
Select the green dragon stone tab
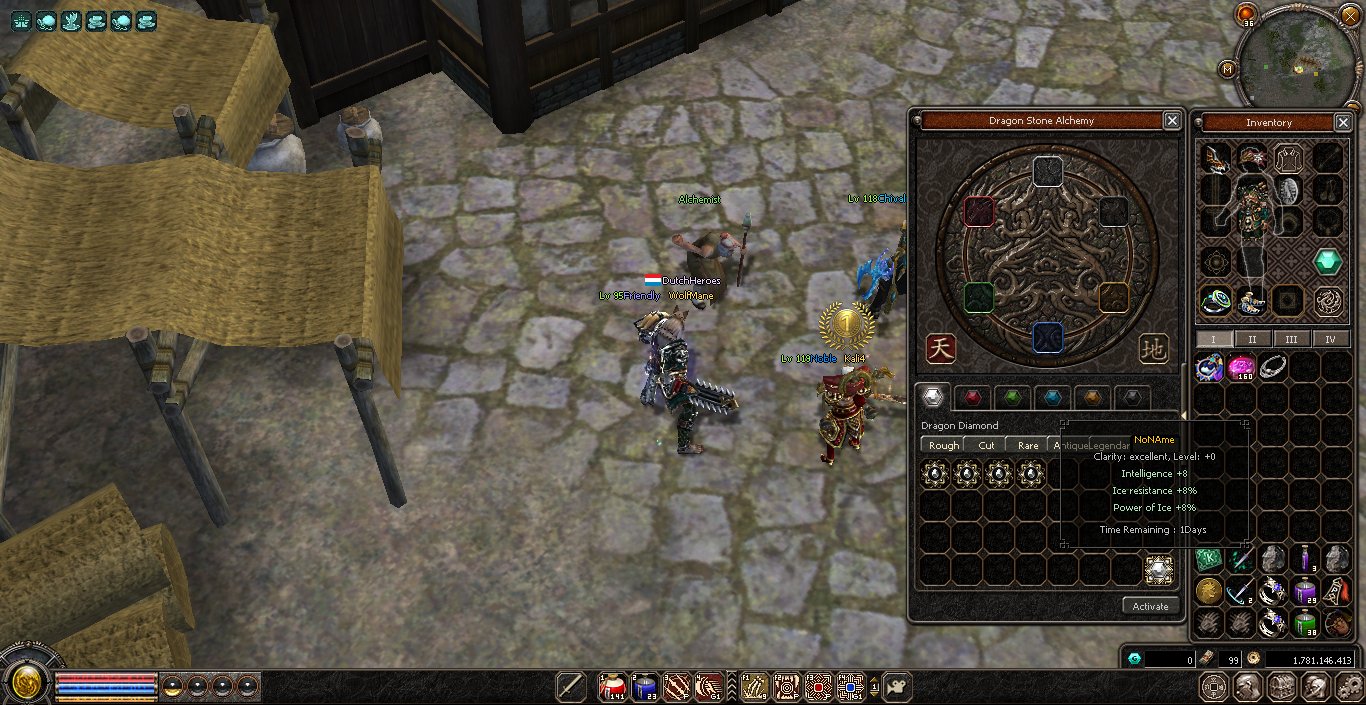1011,397
